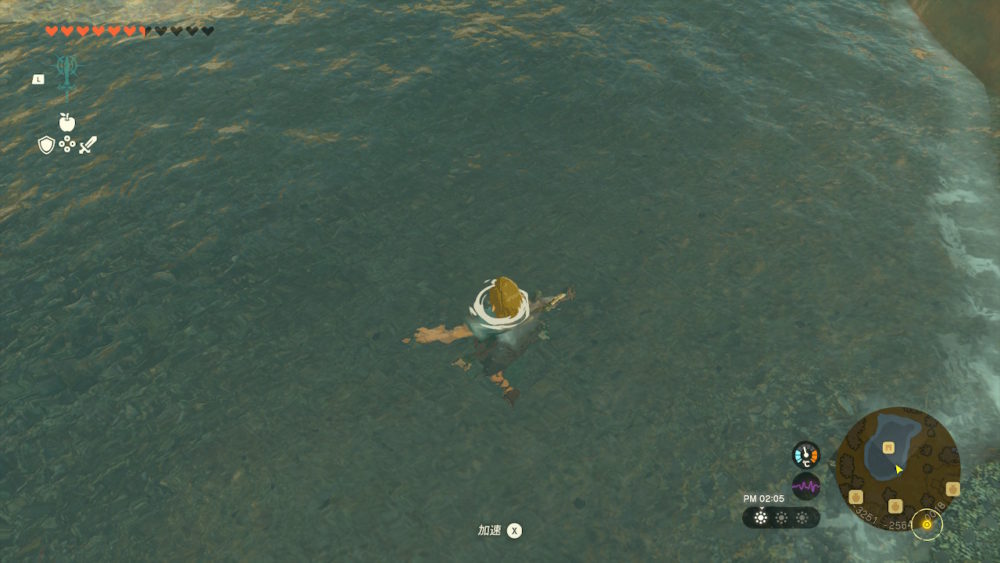Screen dimensions: 1000x563
Task: Open the circular minimap
Action: [x=897, y=468]
